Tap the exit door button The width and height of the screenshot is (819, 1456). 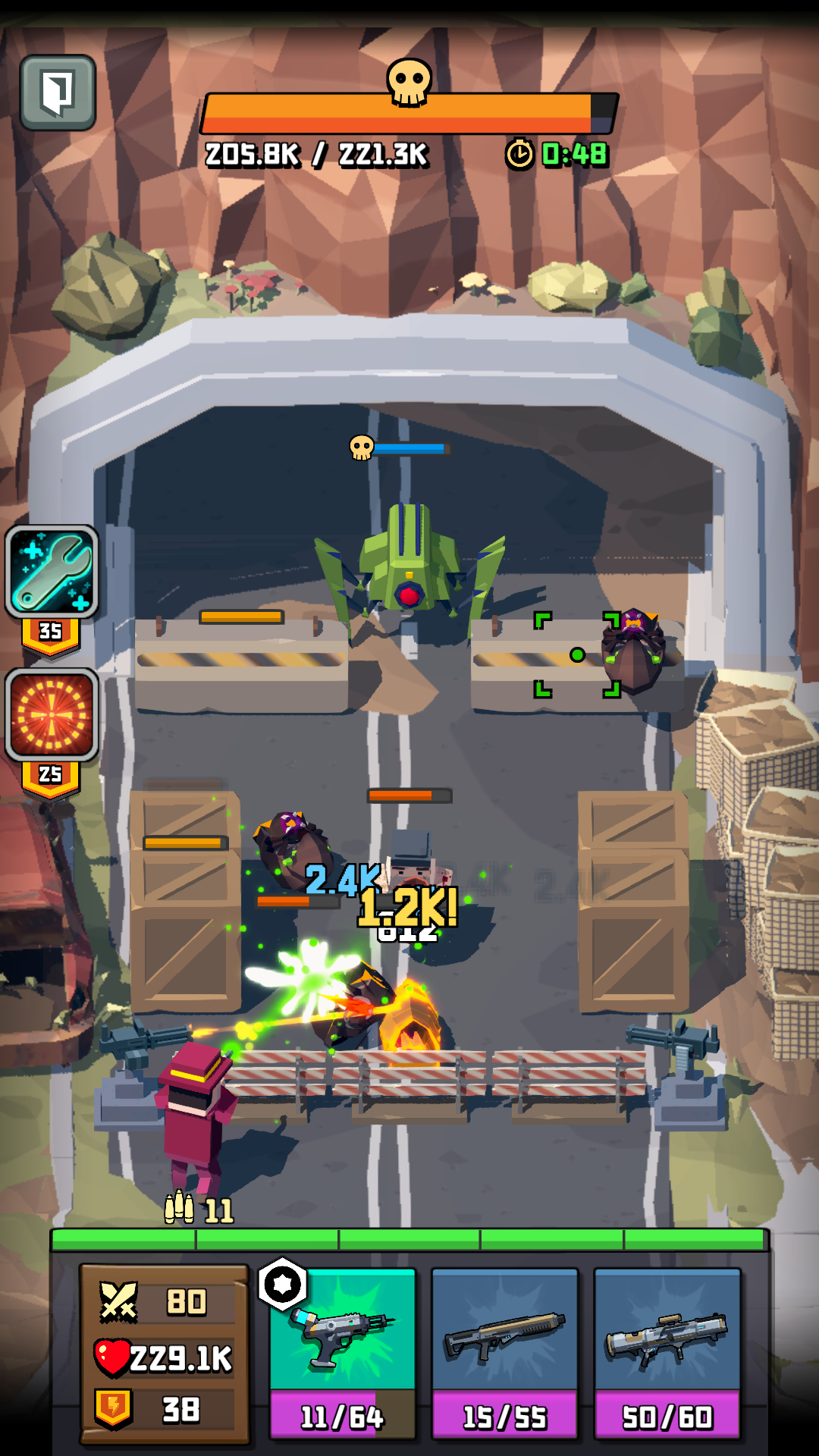coord(58,93)
